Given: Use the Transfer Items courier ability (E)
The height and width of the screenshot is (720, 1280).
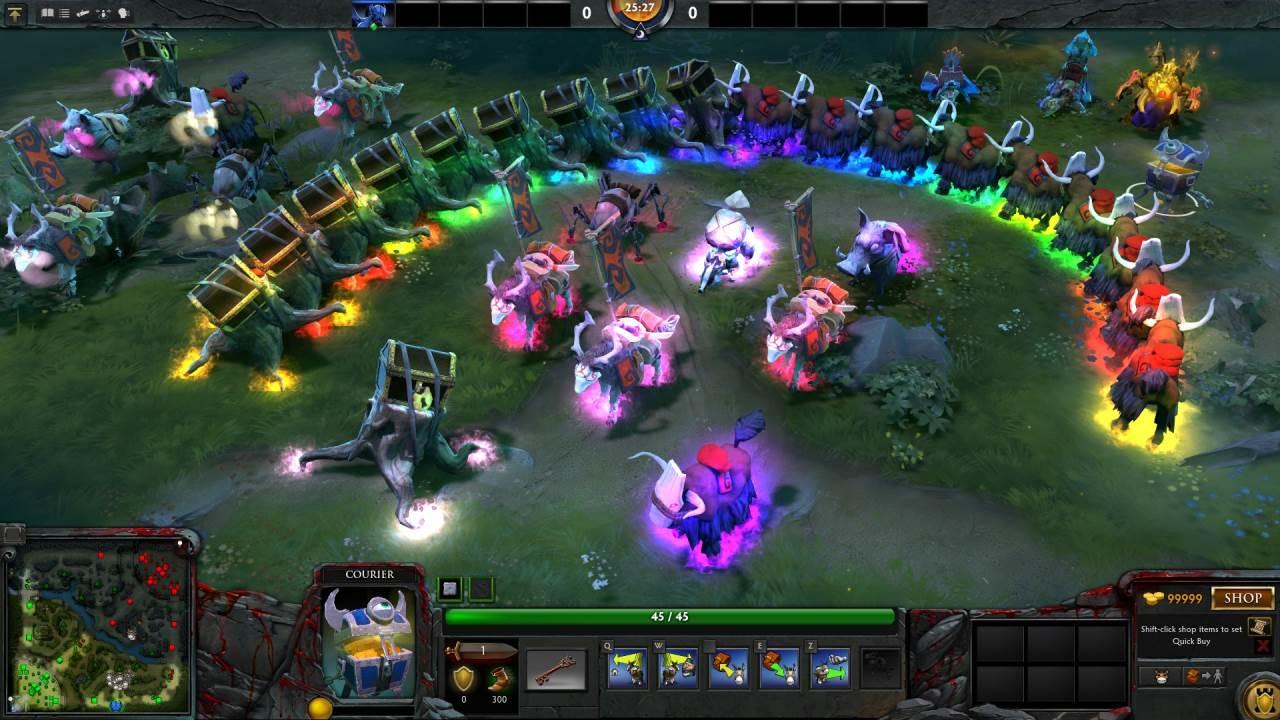Looking at the screenshot, I should [782, 670].
